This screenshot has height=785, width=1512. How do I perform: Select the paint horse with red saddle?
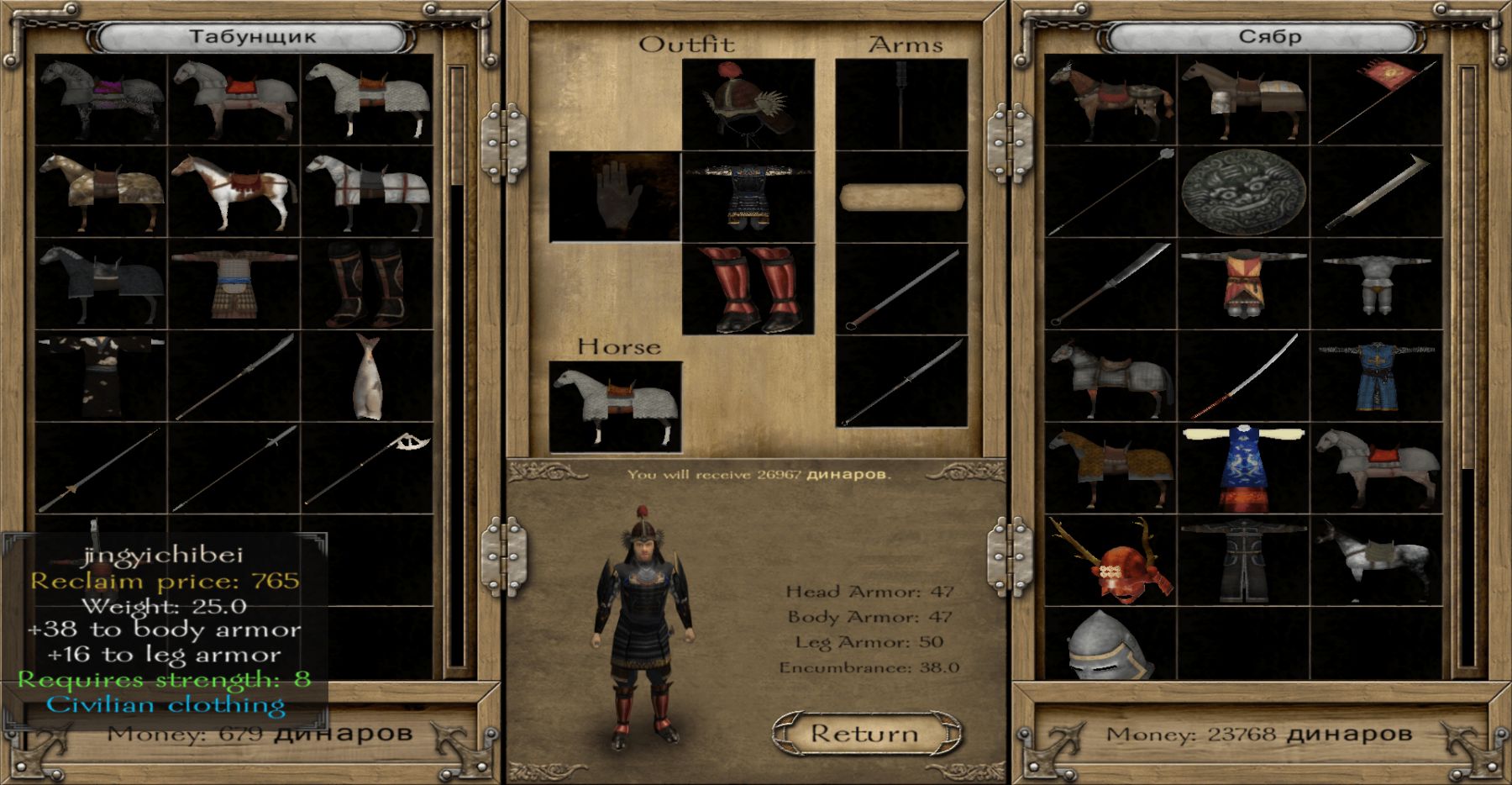tap(234, 192)
